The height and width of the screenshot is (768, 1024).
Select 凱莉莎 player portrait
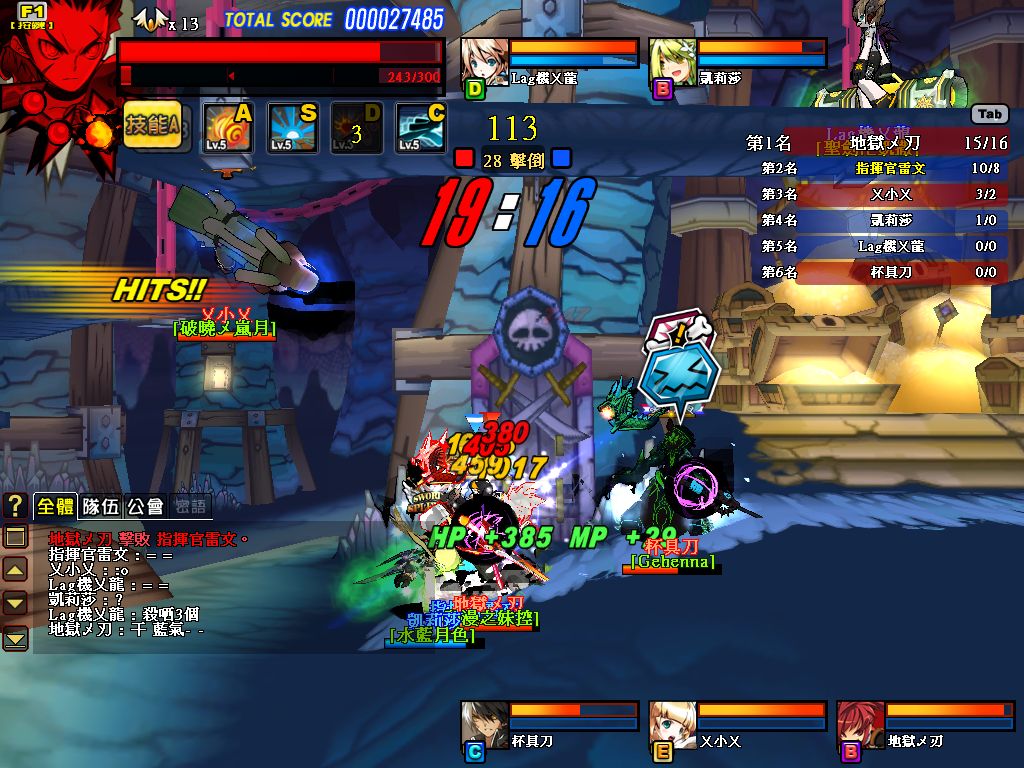672,63
